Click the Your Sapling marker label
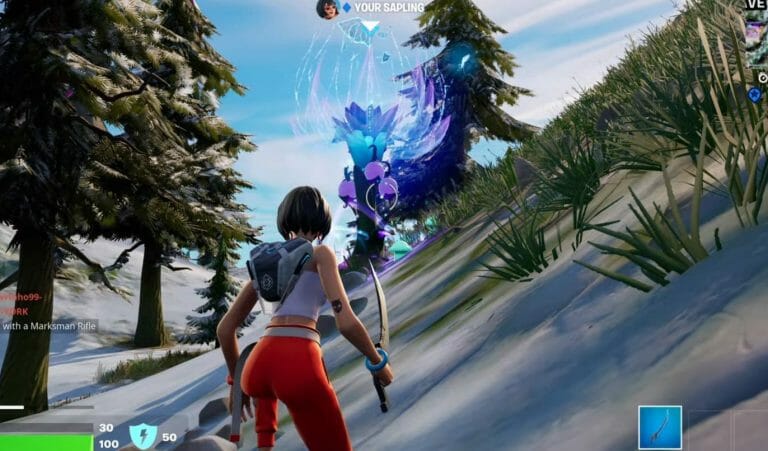The width and height of the screenshot is (768, 451). point(389,8)
